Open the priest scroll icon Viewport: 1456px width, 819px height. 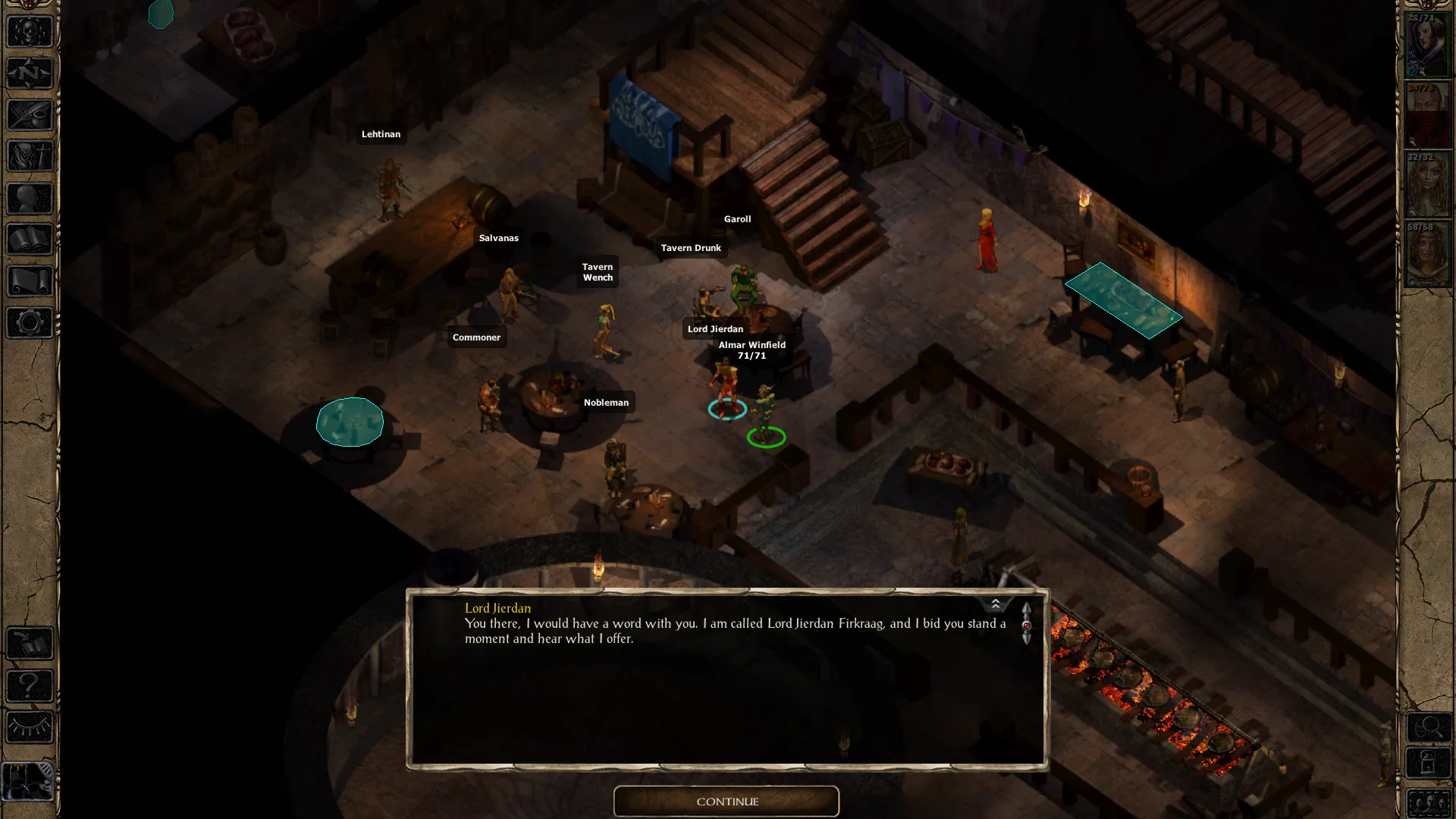coord(30,281)
